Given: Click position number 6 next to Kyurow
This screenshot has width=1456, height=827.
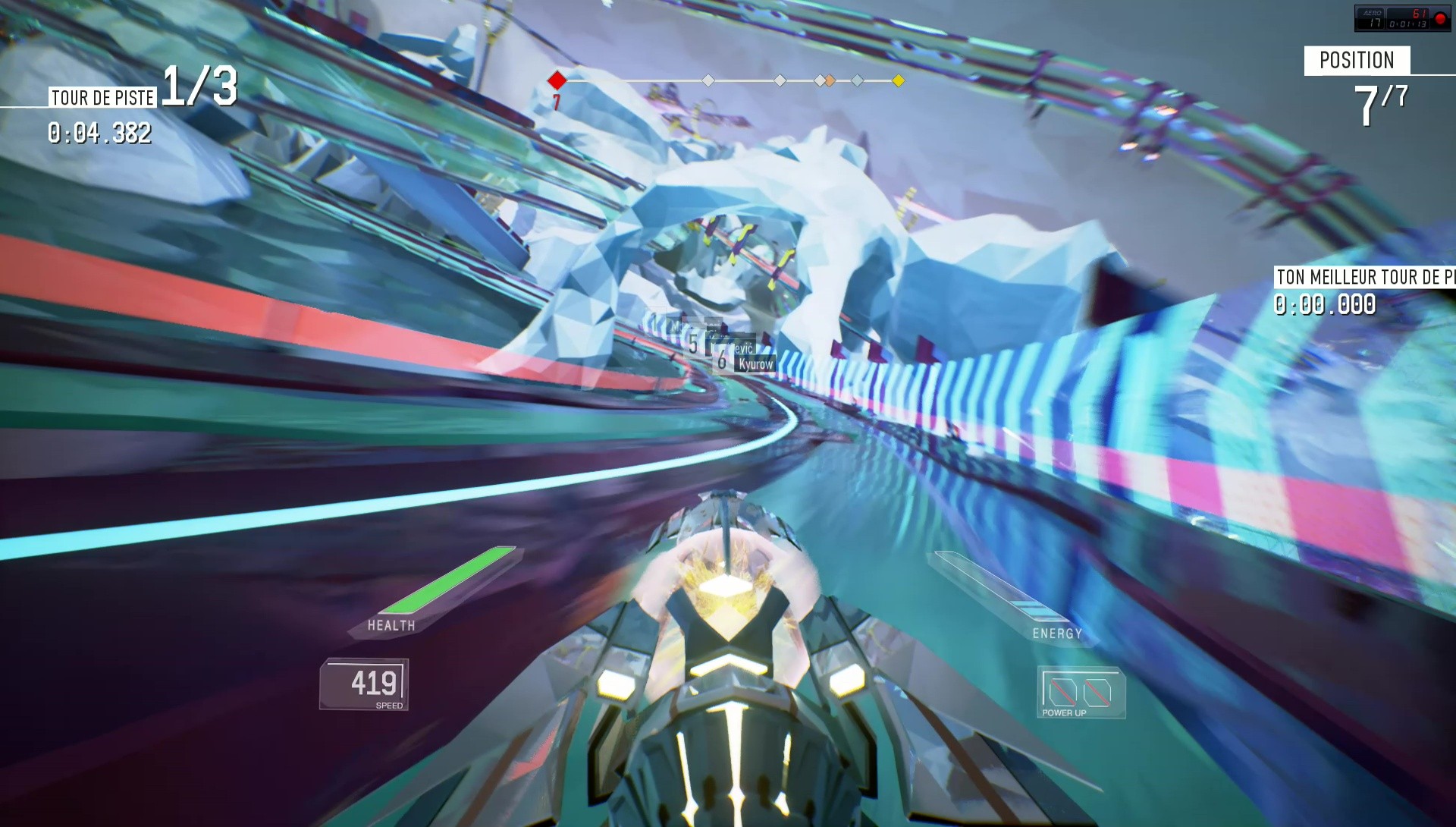Looking at the screenshot, I should tap(721, 360).
